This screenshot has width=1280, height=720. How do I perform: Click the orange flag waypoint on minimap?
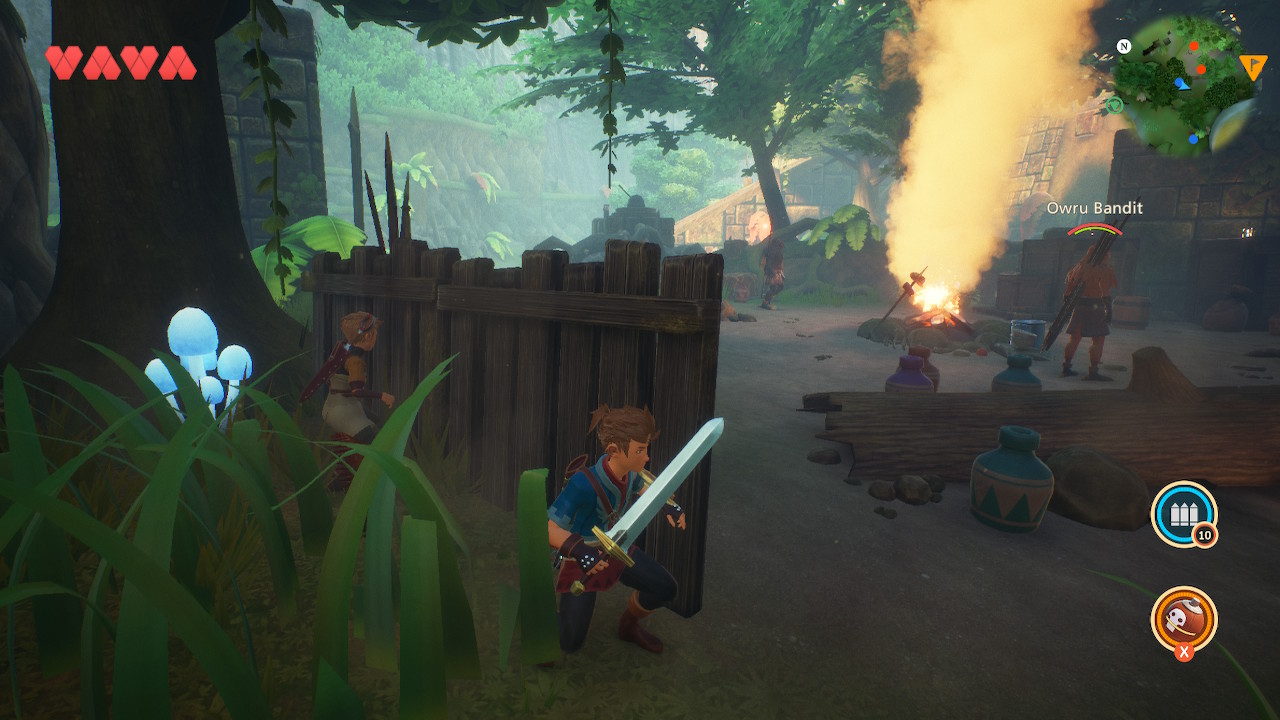point(1252,66)
